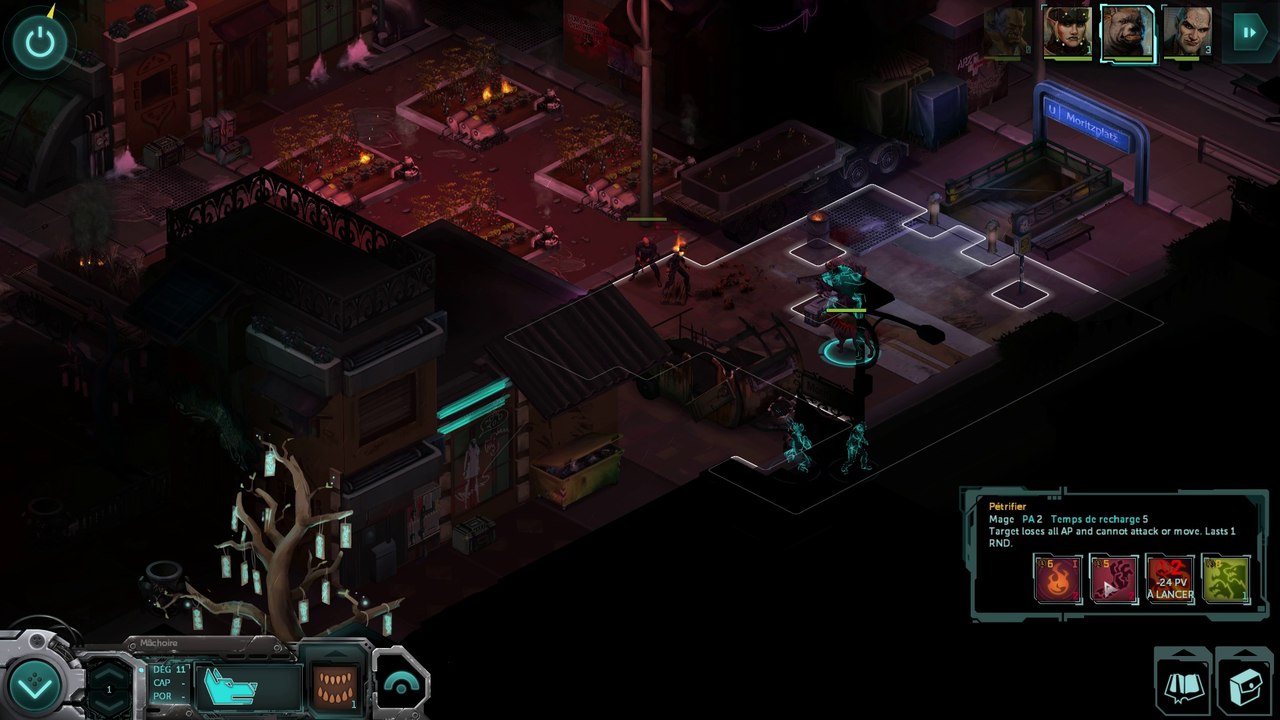Open the spellbook panel
Image resolution: width=1280 pixels, height=720 pixels.
pos(1183,685)
